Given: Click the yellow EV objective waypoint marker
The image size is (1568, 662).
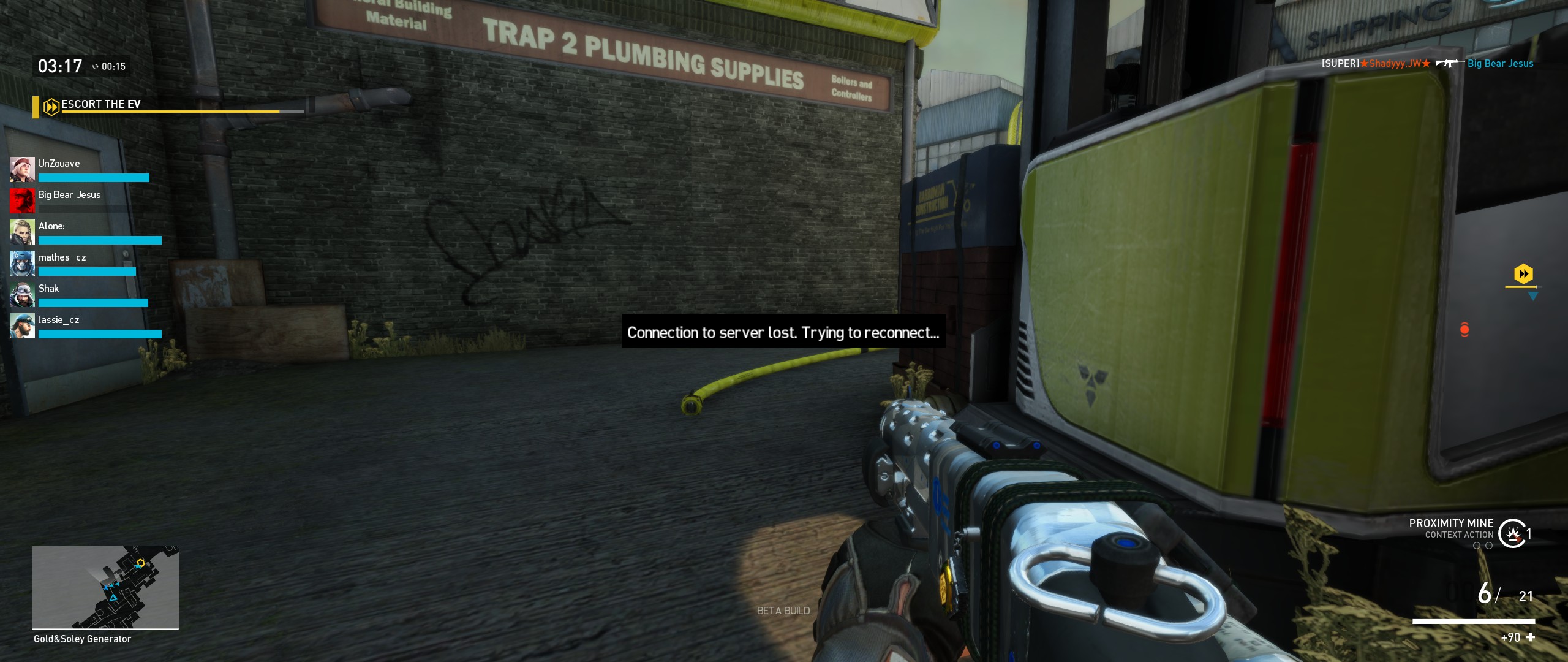Looking at the screenshot, I should (x=1523, y=274).
